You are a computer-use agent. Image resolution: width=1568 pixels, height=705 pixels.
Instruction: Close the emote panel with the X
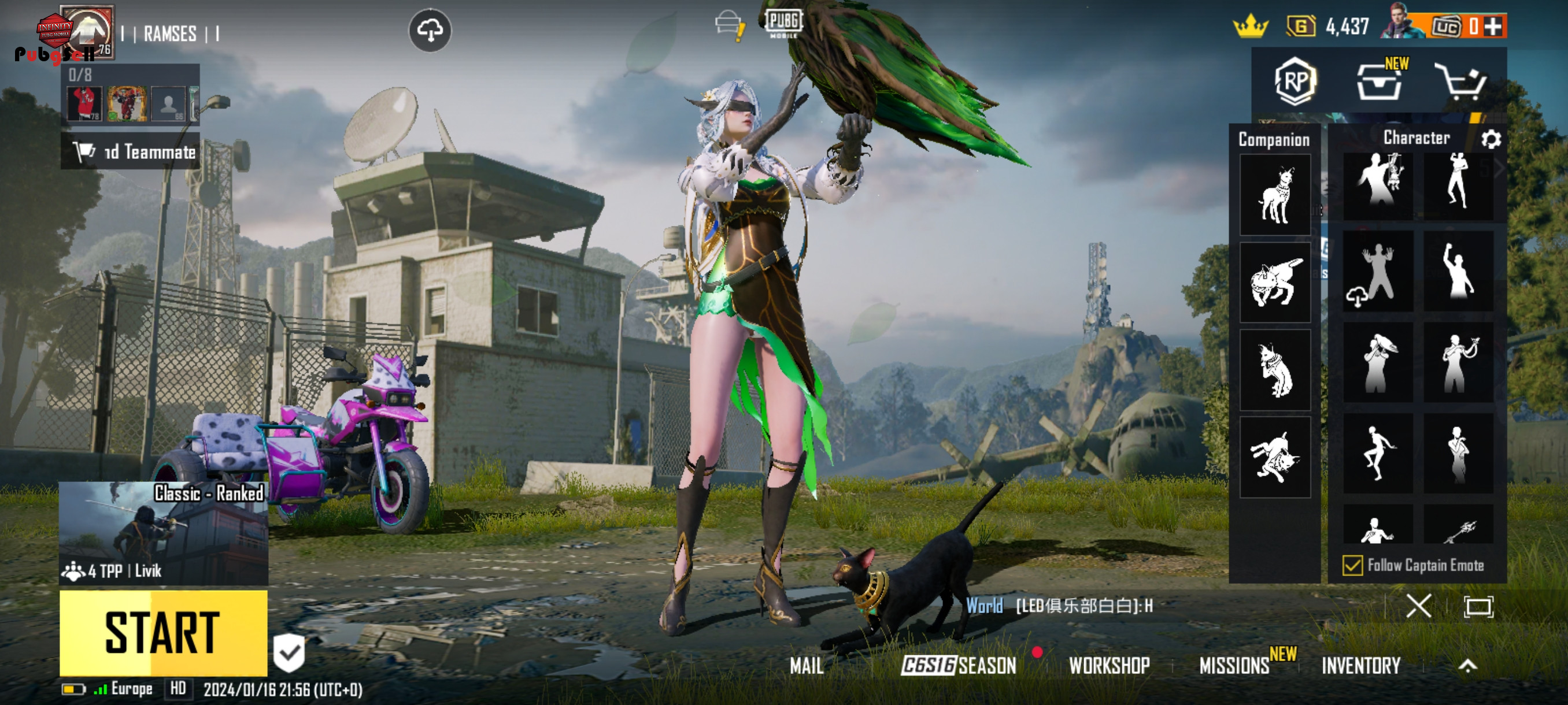pyautogui.click(x=1418, y=606)
